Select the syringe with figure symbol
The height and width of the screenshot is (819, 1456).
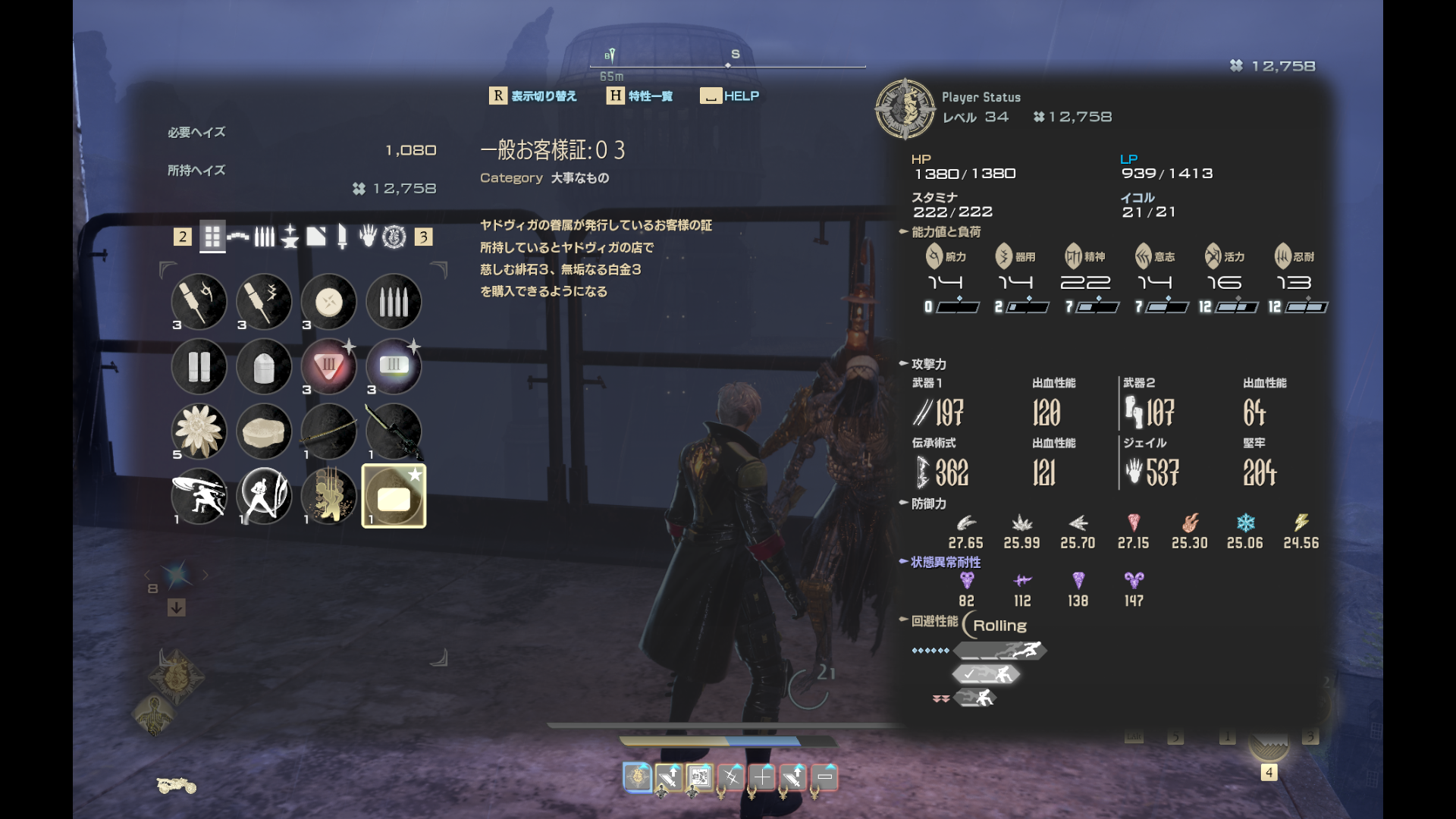(199, 303)
